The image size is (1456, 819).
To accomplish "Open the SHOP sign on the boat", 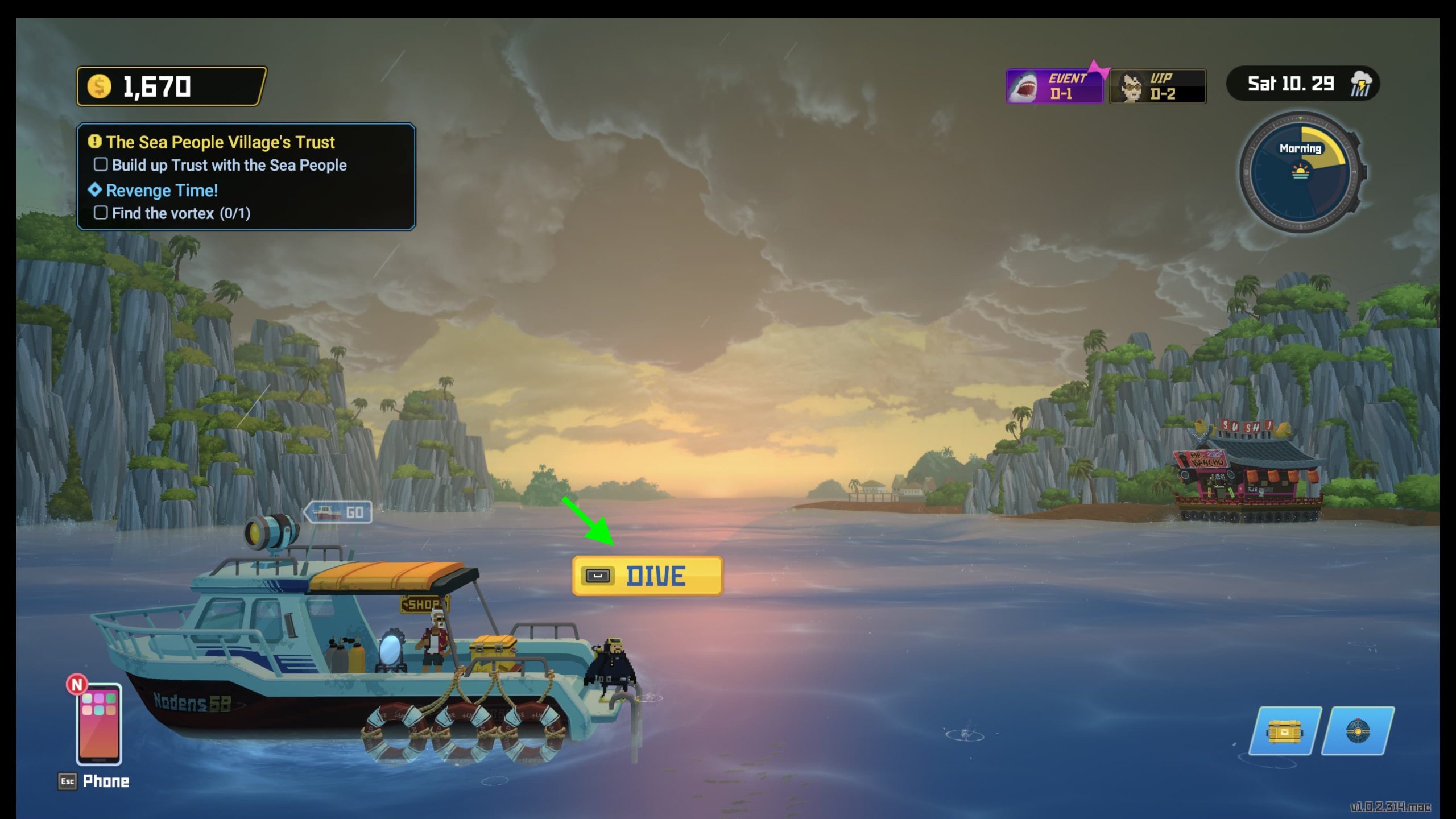I will click(424, 604).
